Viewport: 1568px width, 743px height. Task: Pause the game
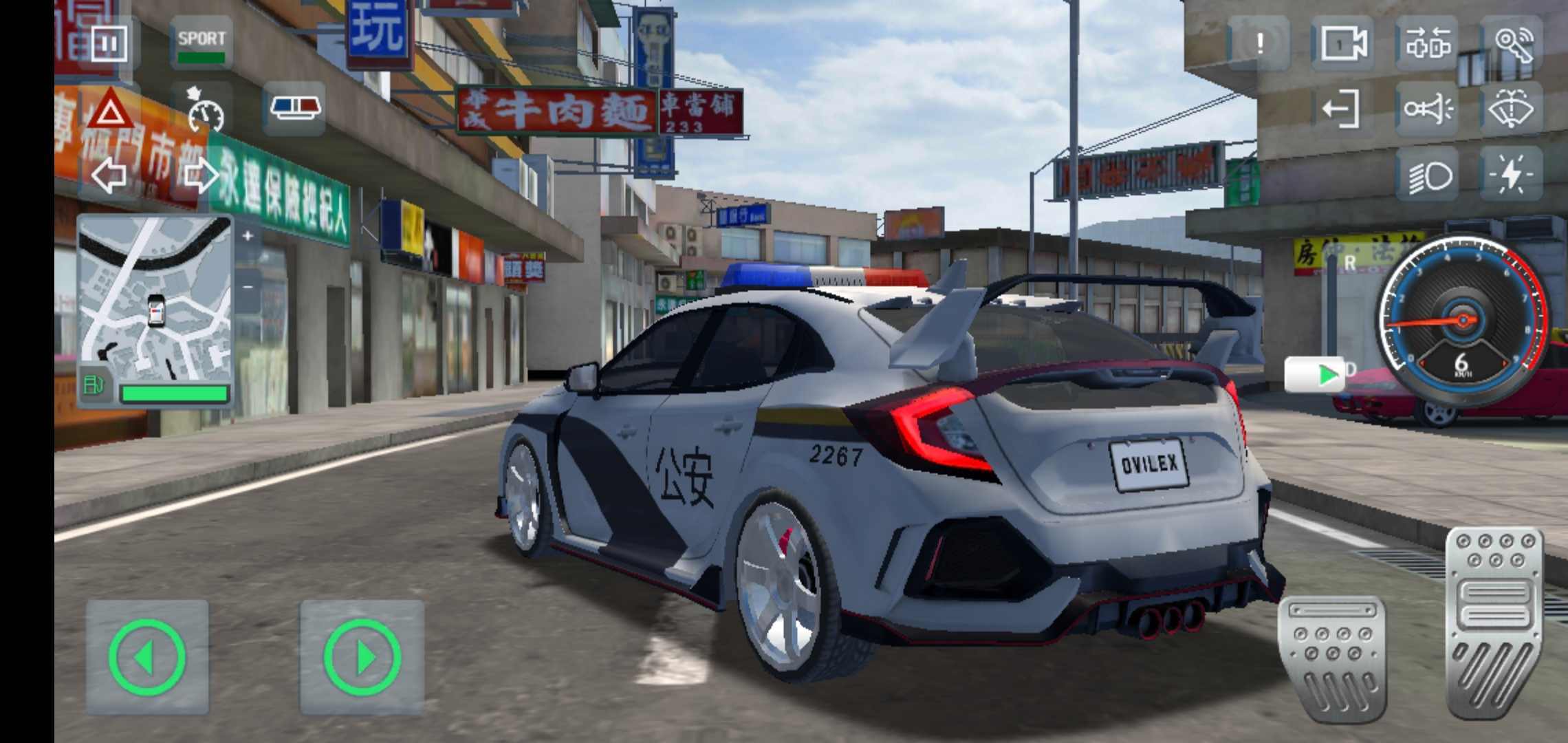(x=109, y=43)
